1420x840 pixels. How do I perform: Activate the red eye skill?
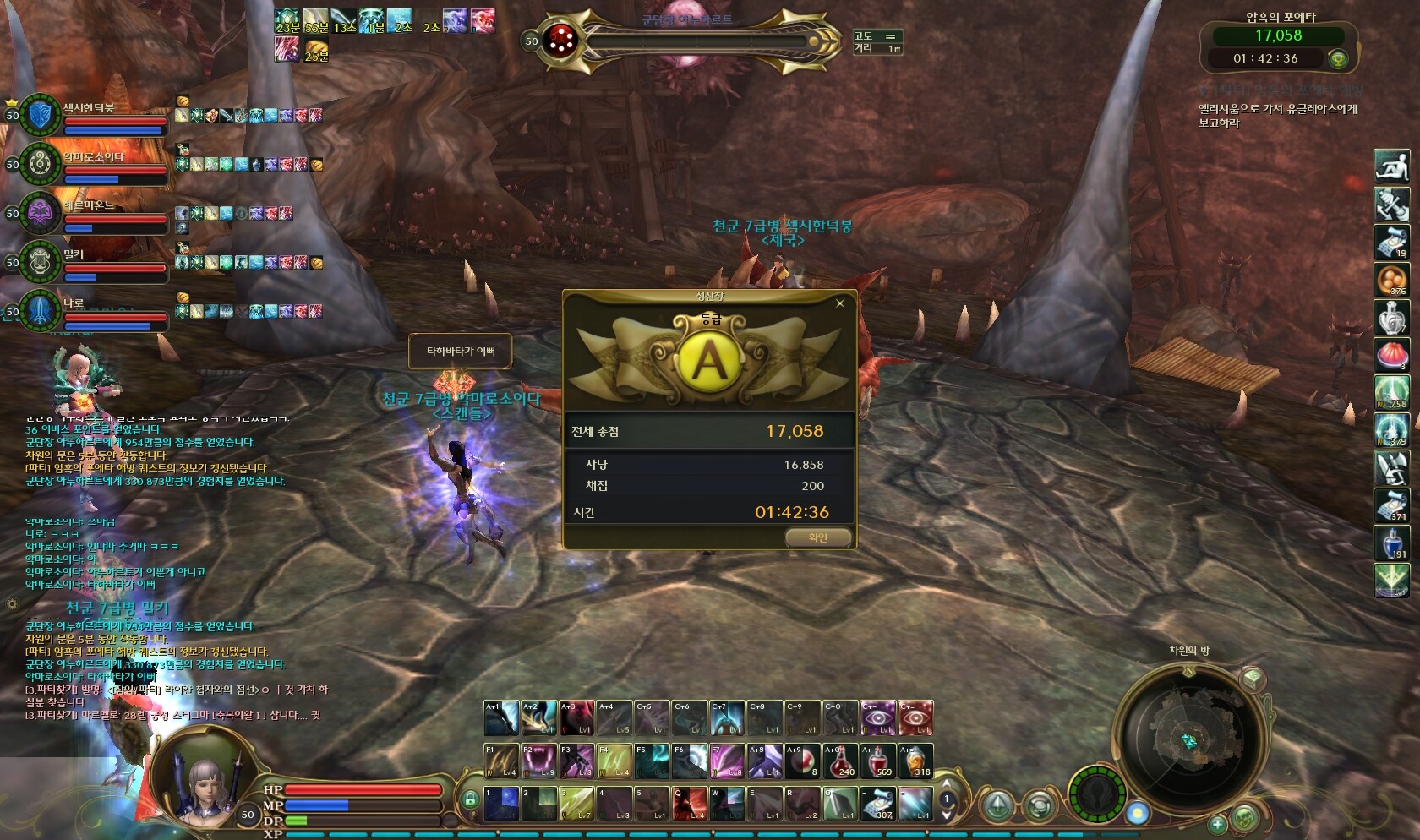click(x=915, y=717)
